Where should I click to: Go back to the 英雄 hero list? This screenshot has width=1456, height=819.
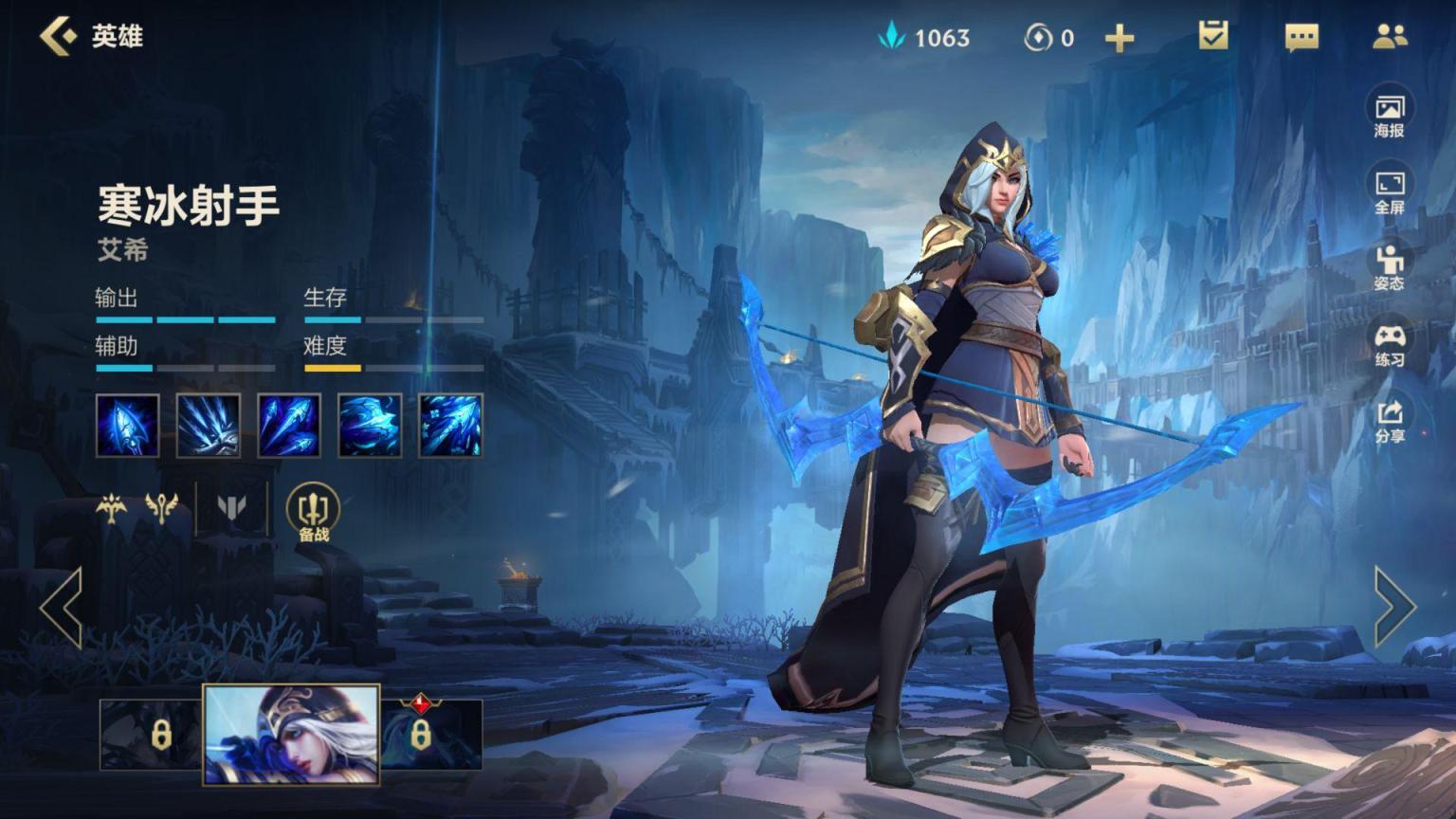click(59, 36)
